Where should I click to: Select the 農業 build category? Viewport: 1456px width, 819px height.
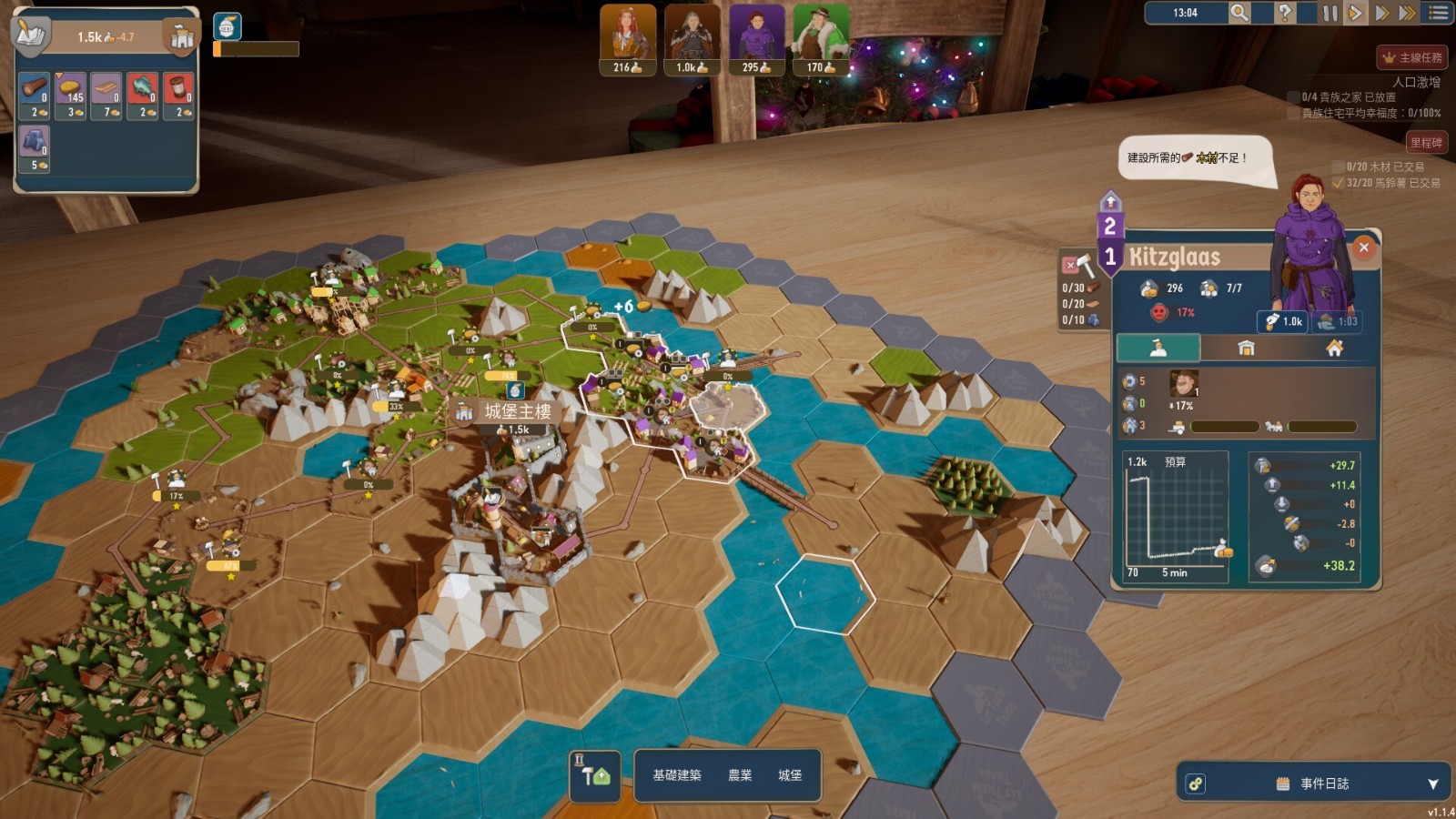740,775
